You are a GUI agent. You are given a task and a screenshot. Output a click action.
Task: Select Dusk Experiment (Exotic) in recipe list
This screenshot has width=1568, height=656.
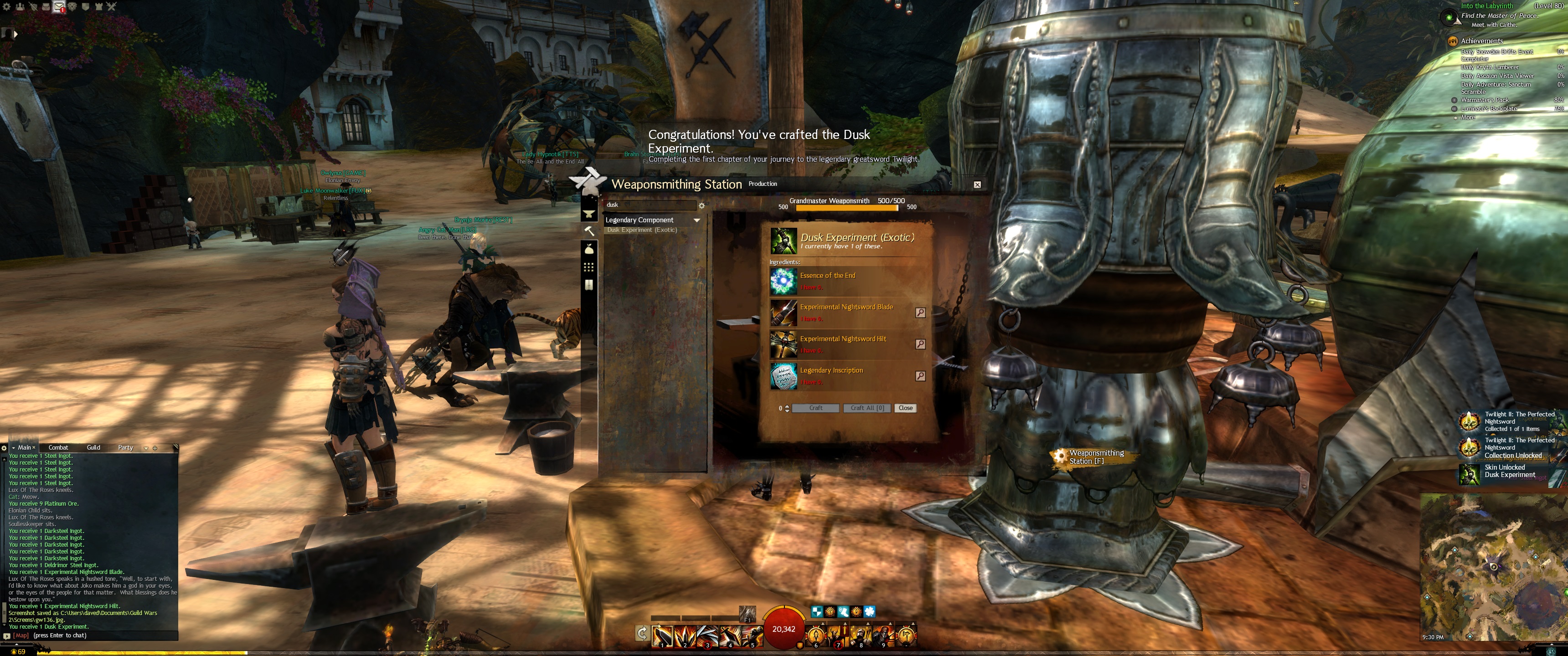pos(642,230)
